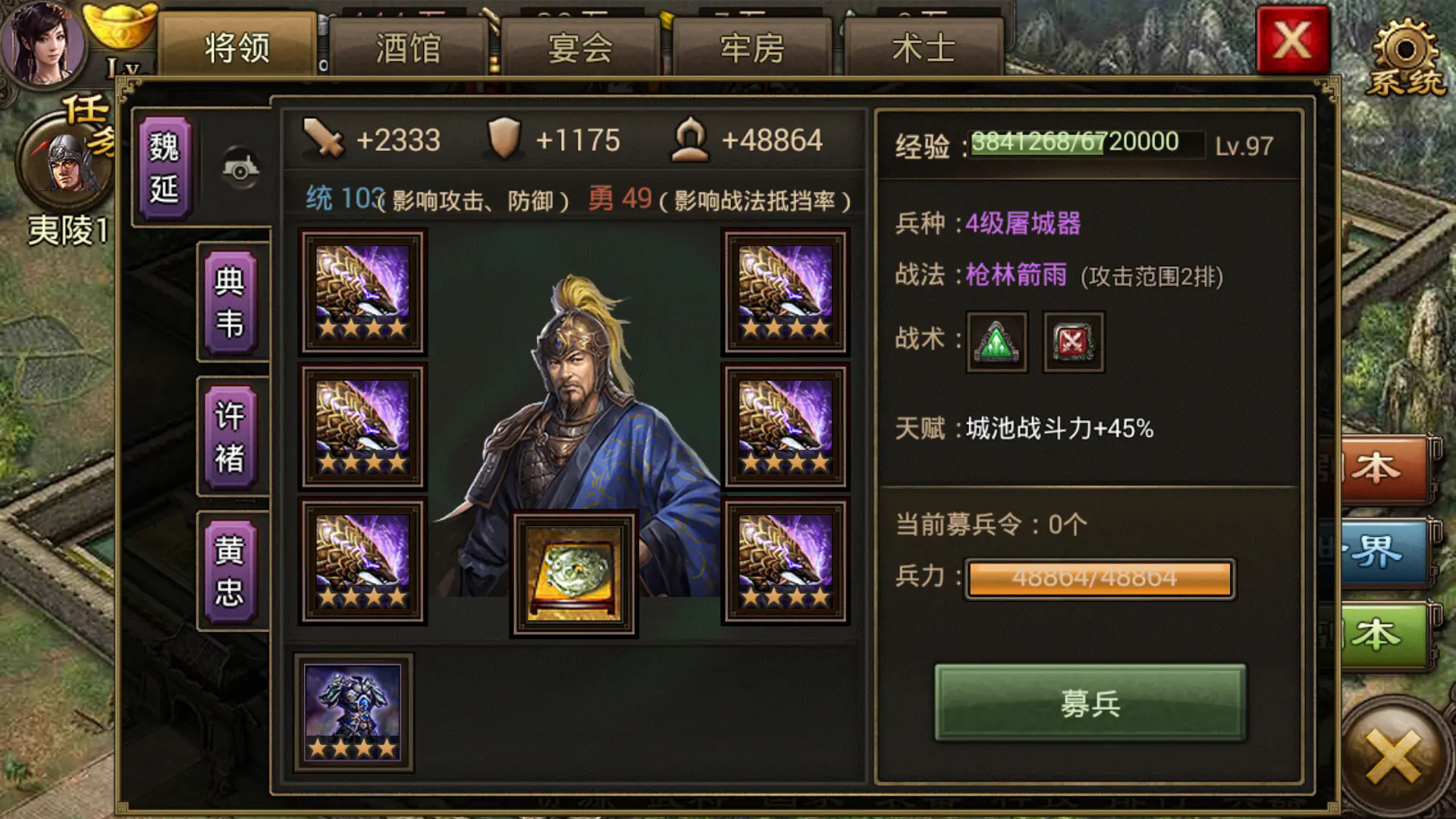Select the red crossed-swords tactic icon
This screenshot has height=819, width=1456.
(x=1073, y=341)
